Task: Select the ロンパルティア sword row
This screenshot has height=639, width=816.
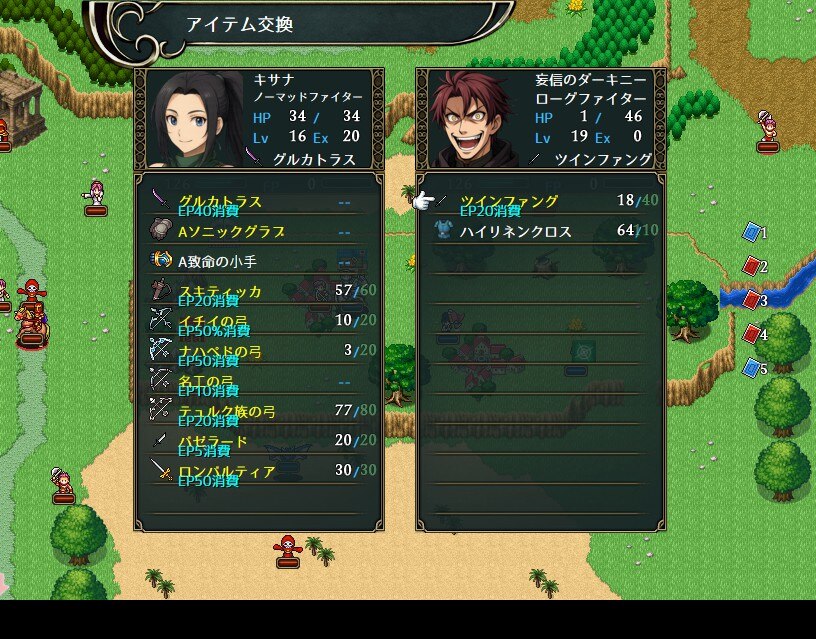Action: (258, 471)
